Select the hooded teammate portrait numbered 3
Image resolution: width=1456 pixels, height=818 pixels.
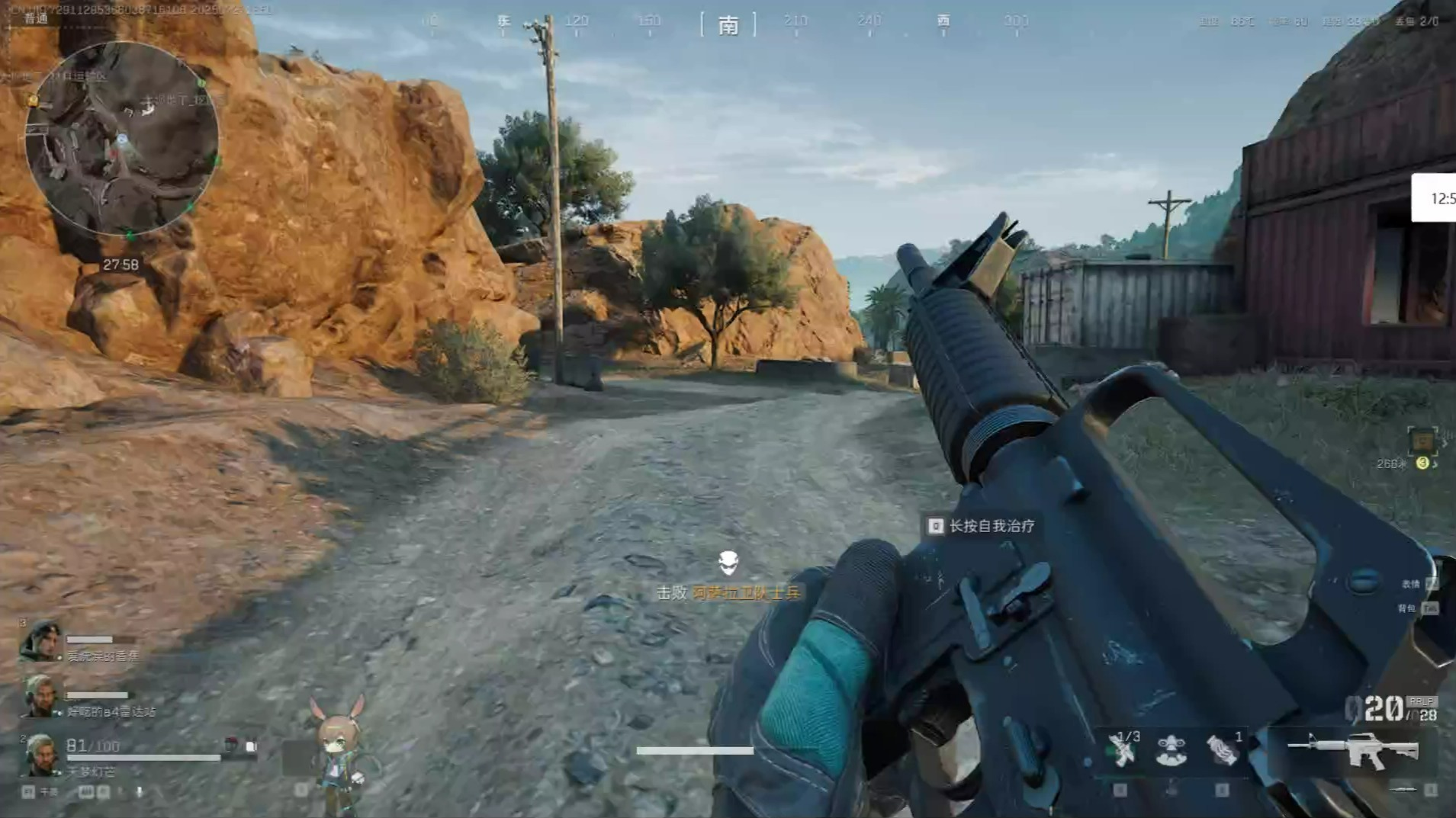coord(40,642)
